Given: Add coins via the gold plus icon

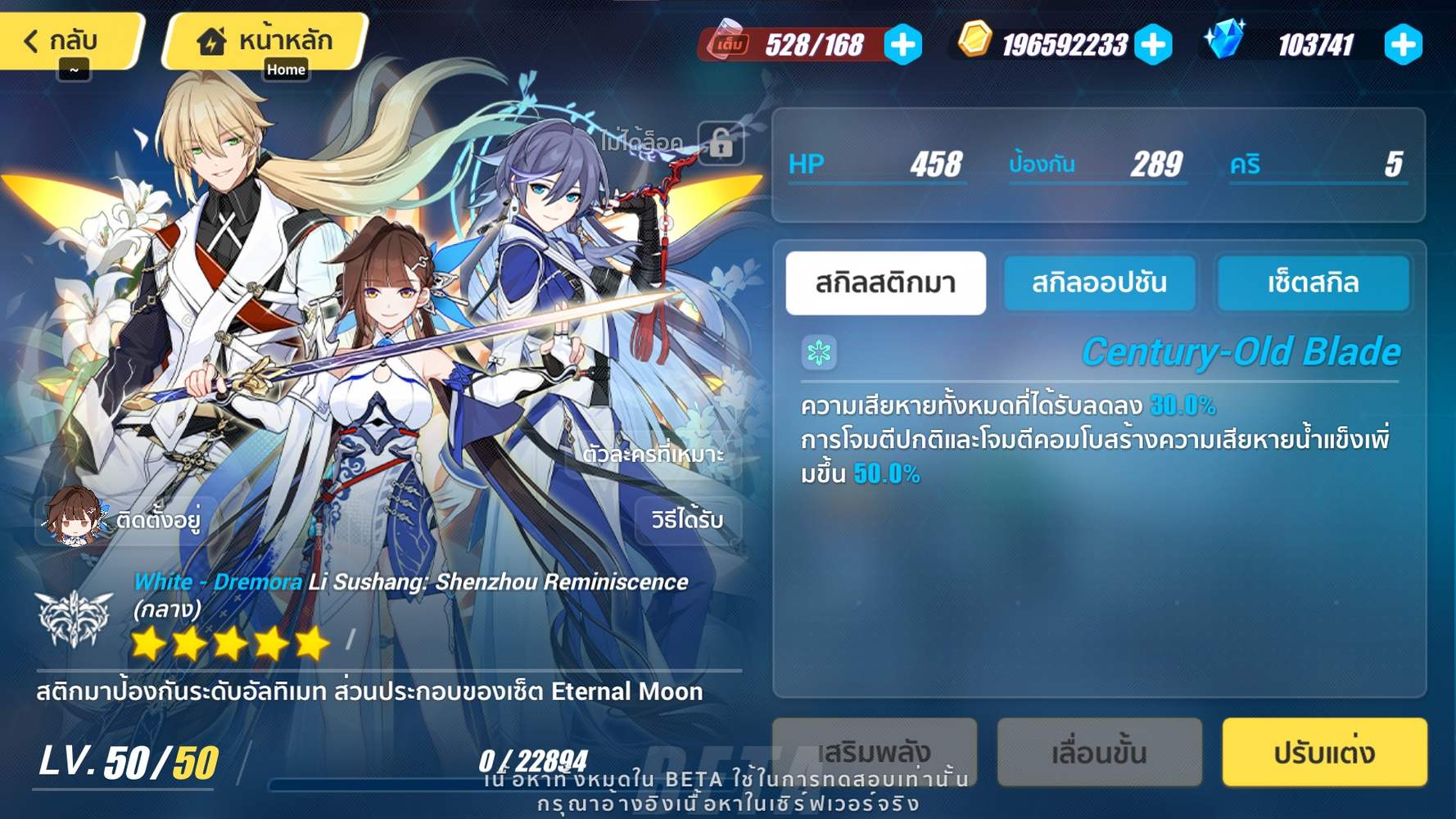Looking at the screenshot, I should tap(1156, 45).
